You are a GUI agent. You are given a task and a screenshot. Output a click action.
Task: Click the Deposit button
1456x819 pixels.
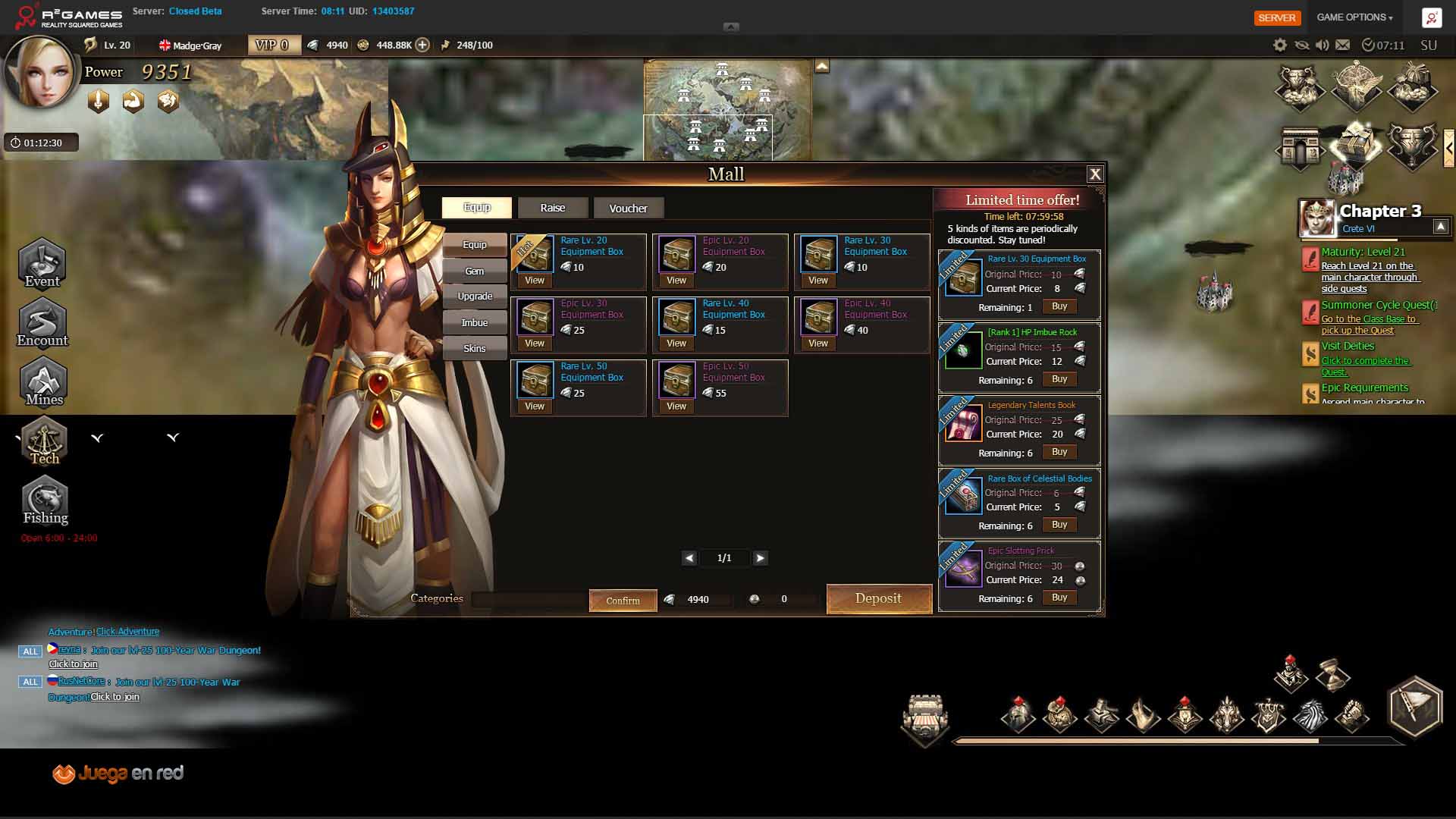(878, 598)
